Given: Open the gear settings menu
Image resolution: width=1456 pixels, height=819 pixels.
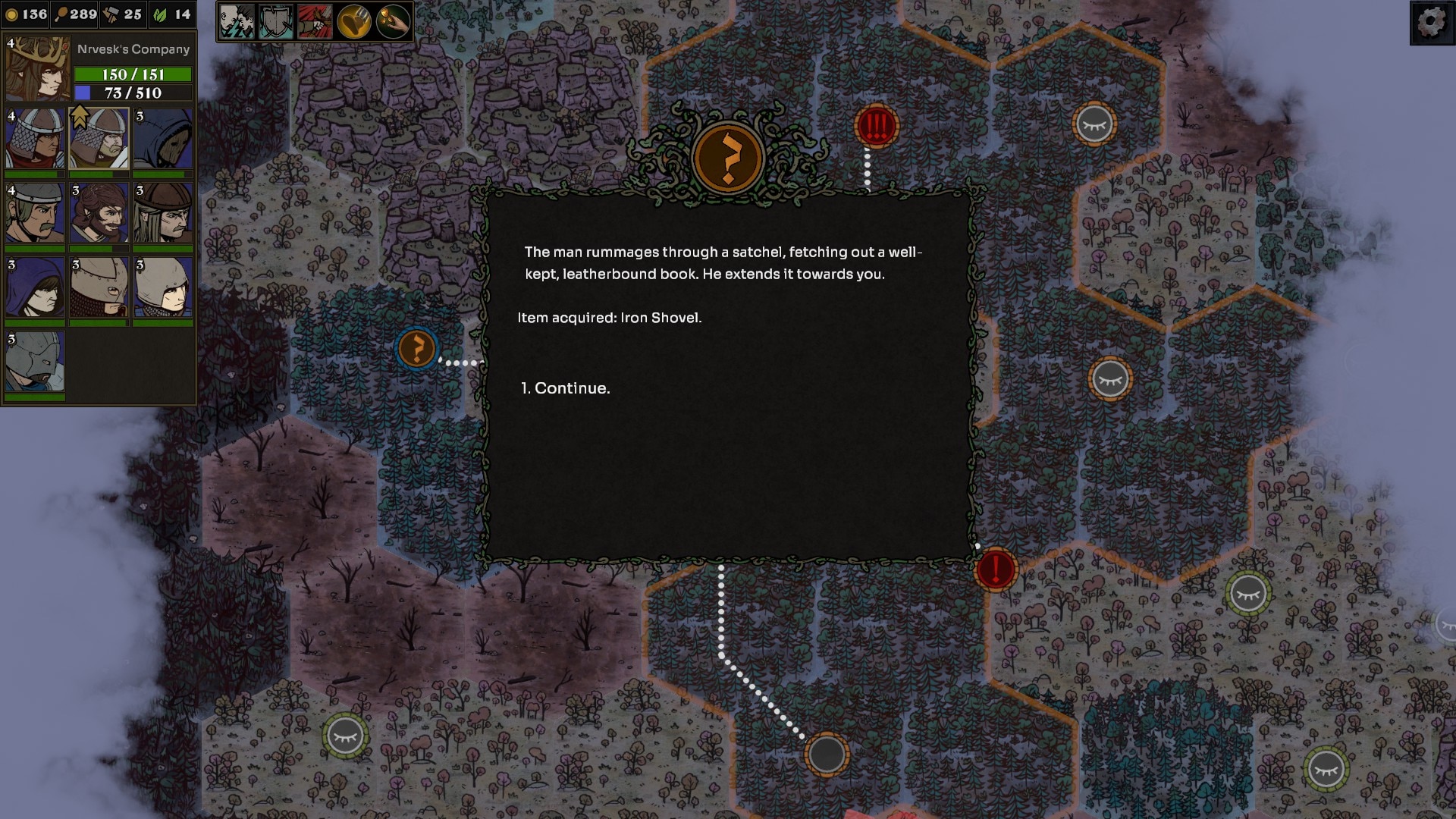Looking at the screenshot, I should pos(1431,22).
